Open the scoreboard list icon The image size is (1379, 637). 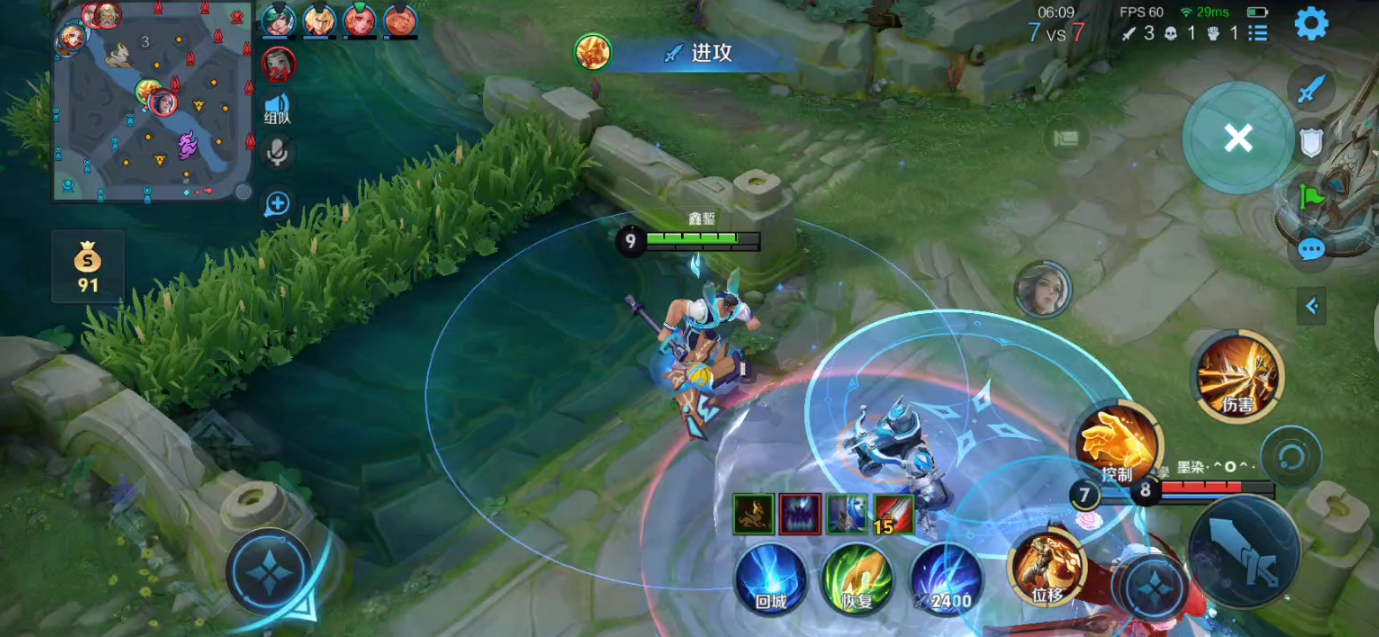pyautogui.click(x=1258, y=33)
